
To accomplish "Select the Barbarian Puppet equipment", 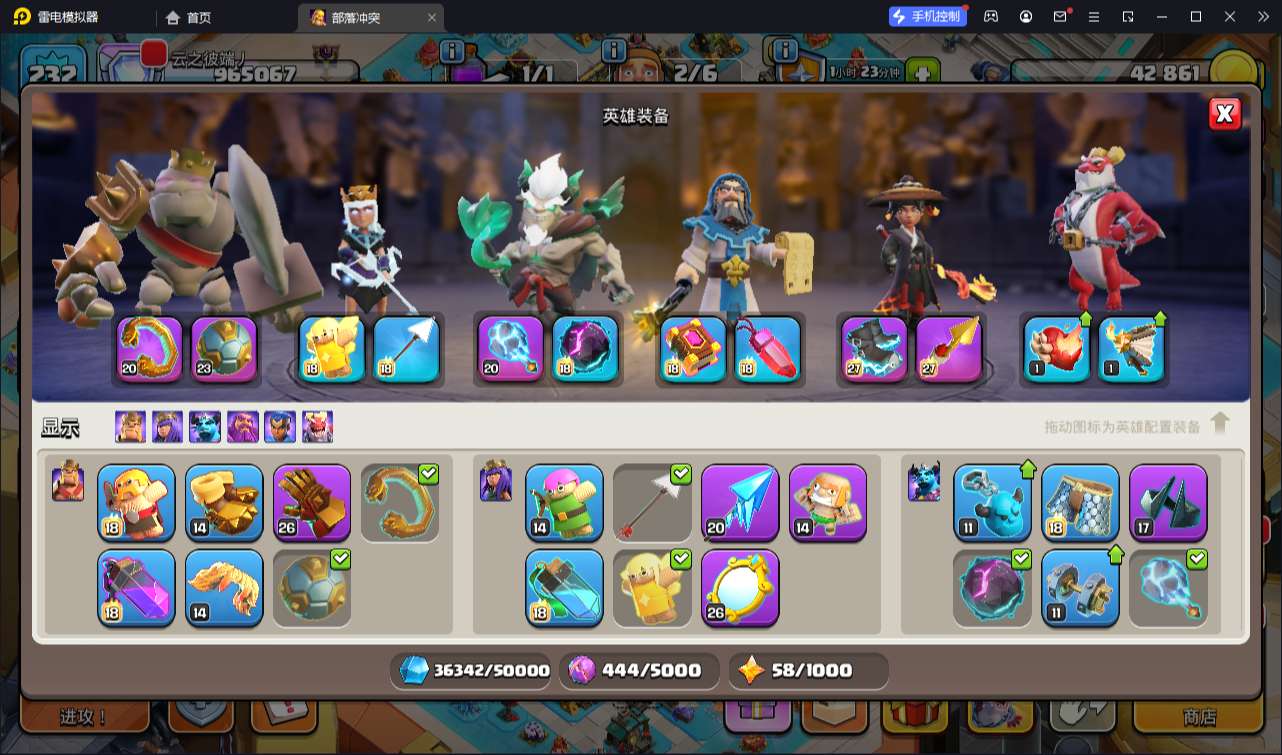I will click(x=136, y=502).
